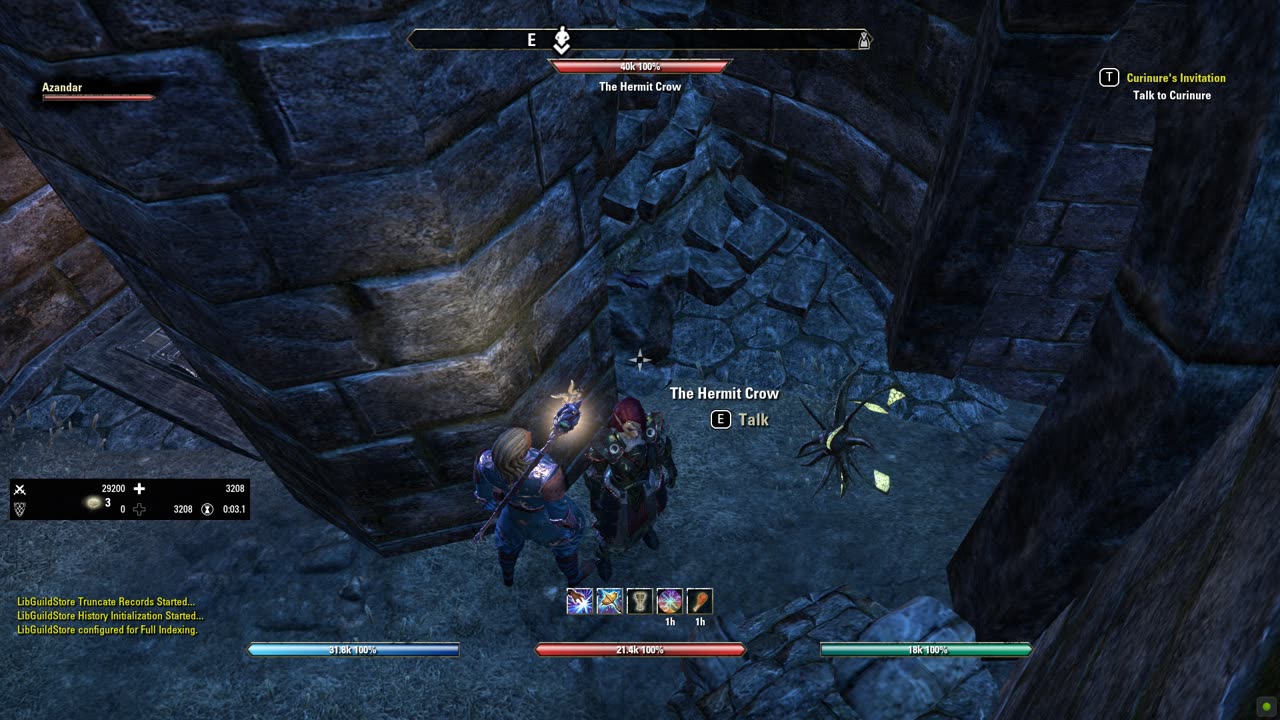Select the roasted drumstick food buff icon
This screenshot has height=720, width=1280.
tap(700, 601)
